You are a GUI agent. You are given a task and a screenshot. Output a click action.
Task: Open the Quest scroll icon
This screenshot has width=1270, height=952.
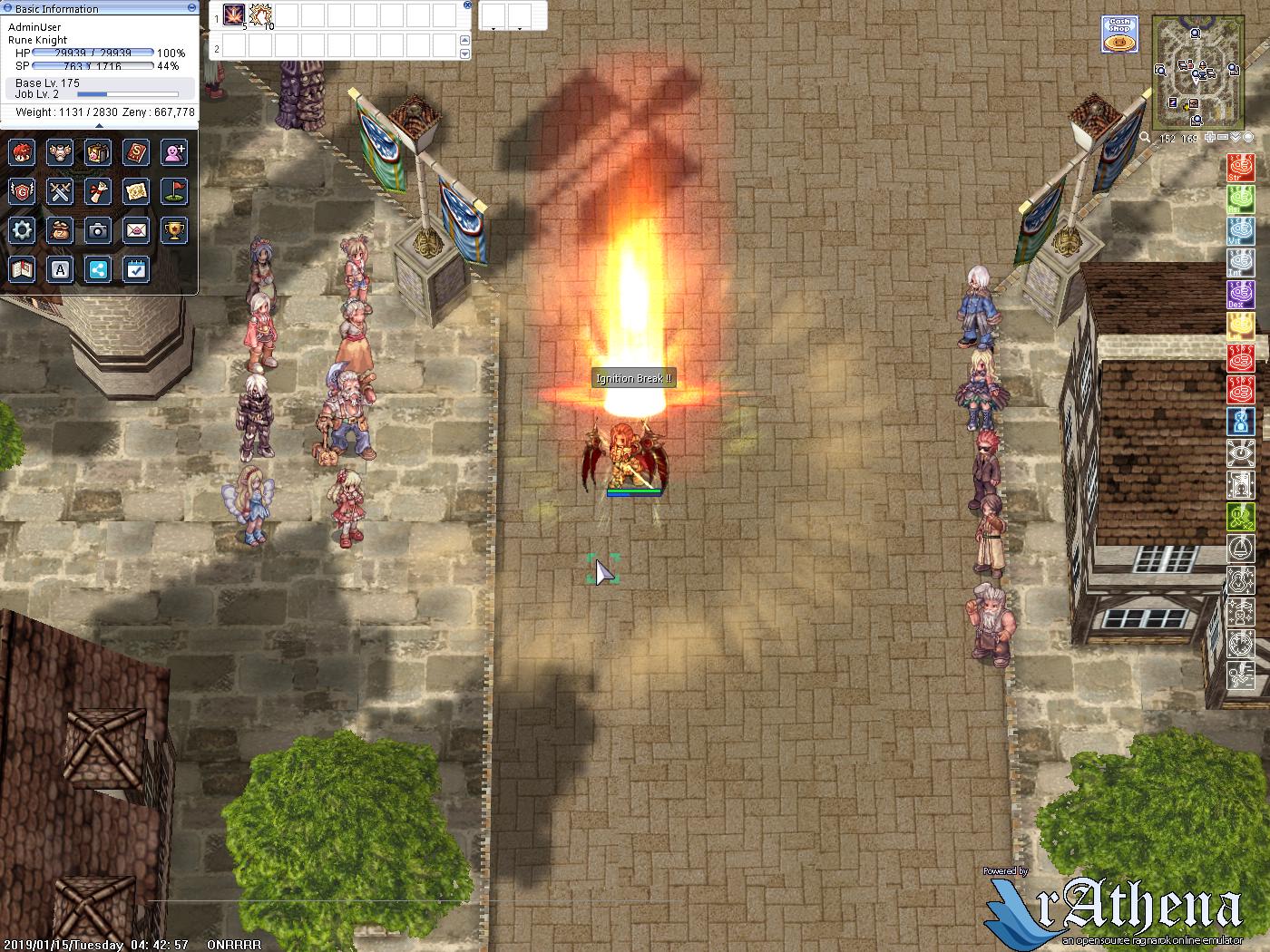click(99, 191)
